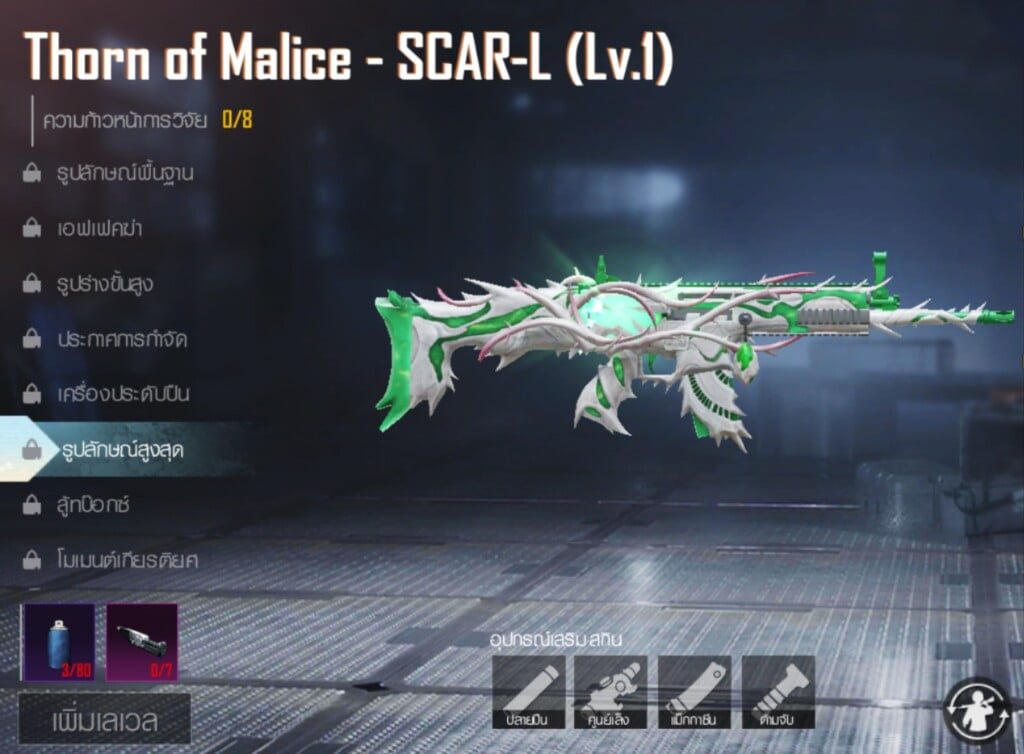Choose the ปลายปืน muzzle attachment skin
This screenshot has width=1024, height=754.
coord(529,692)
